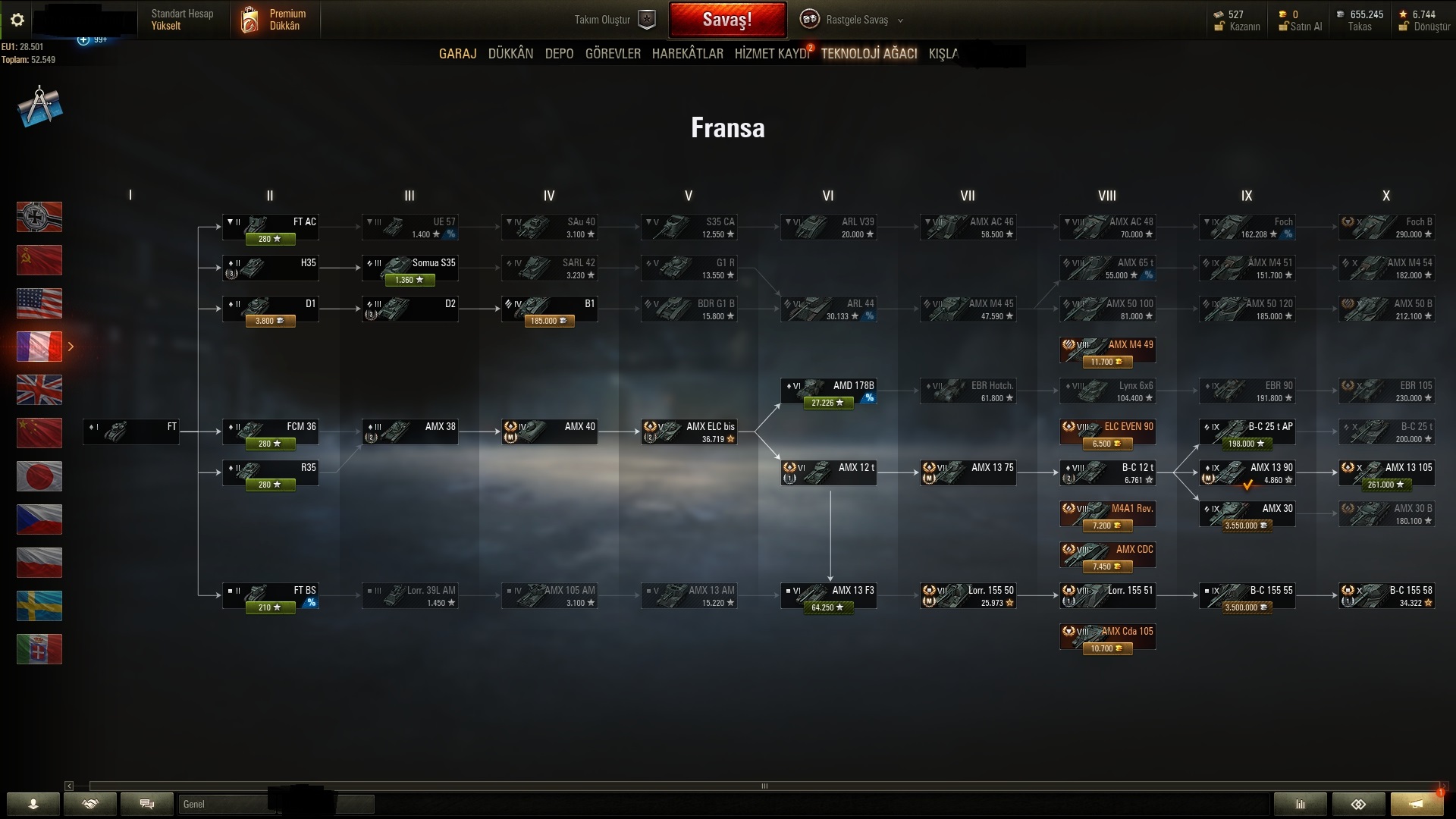Select the Sweden nation flag
This screenshot has width=1456, height=819.
pyautogui.click(x=39, y=606)
